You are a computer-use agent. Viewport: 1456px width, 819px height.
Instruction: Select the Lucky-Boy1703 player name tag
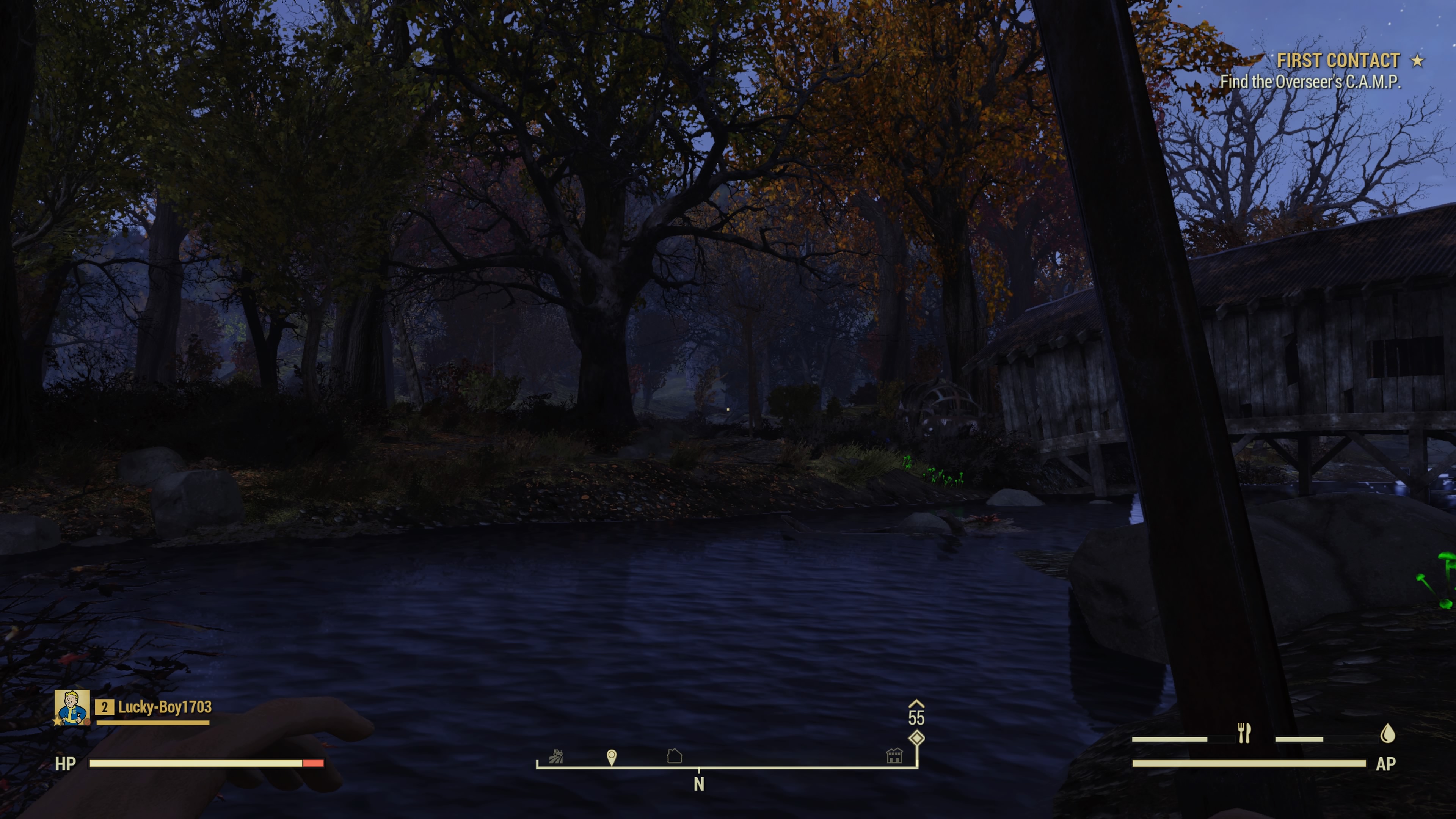[165, 707]
